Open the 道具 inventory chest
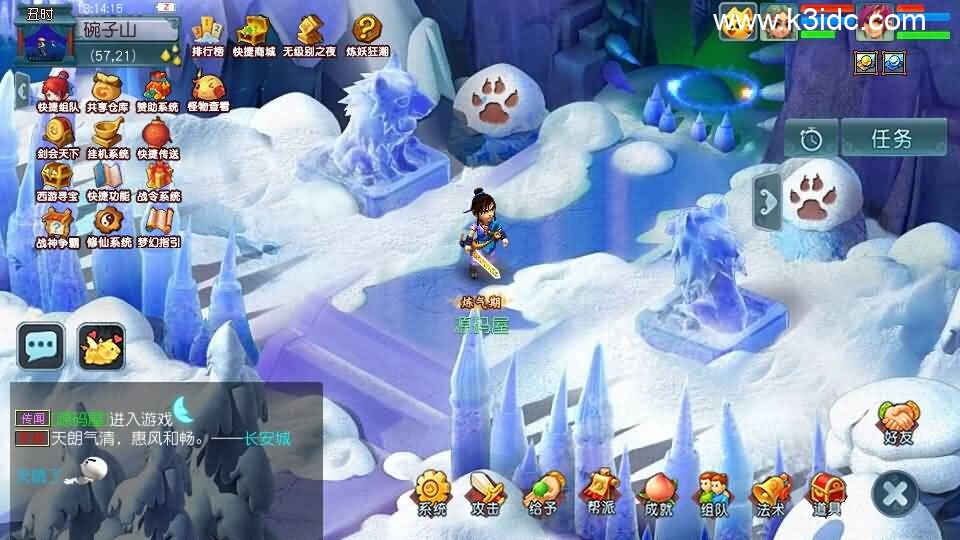 [826, 493]
